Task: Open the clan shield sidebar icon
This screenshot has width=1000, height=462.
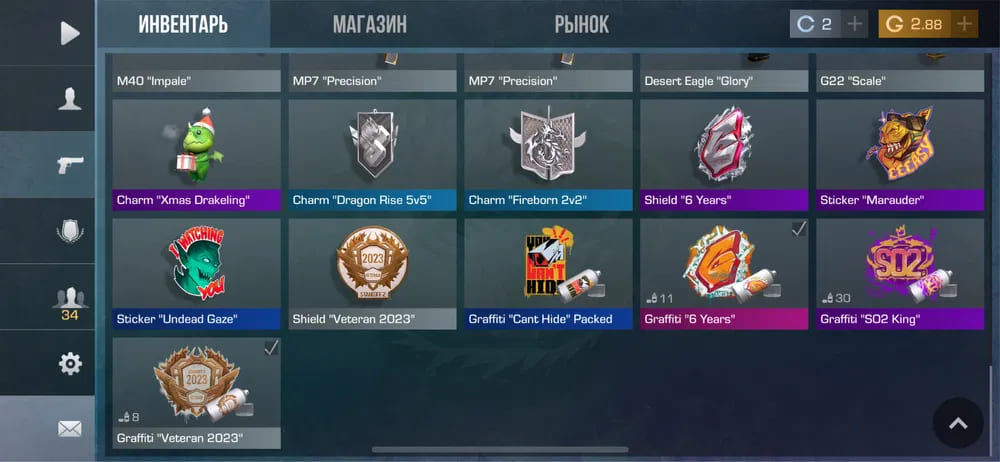Action: (x=69, y=231)
